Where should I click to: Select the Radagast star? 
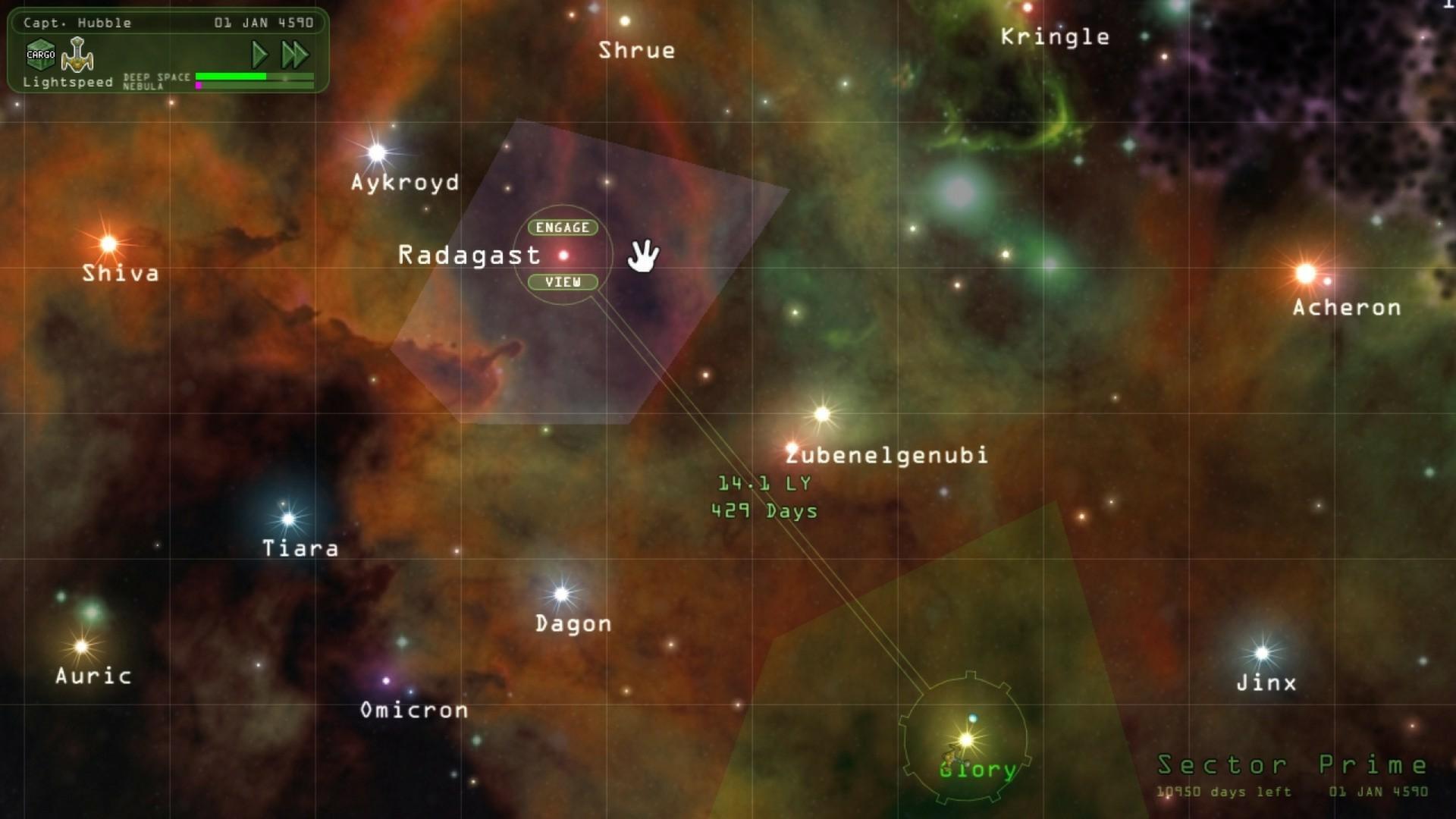(564, 254)
